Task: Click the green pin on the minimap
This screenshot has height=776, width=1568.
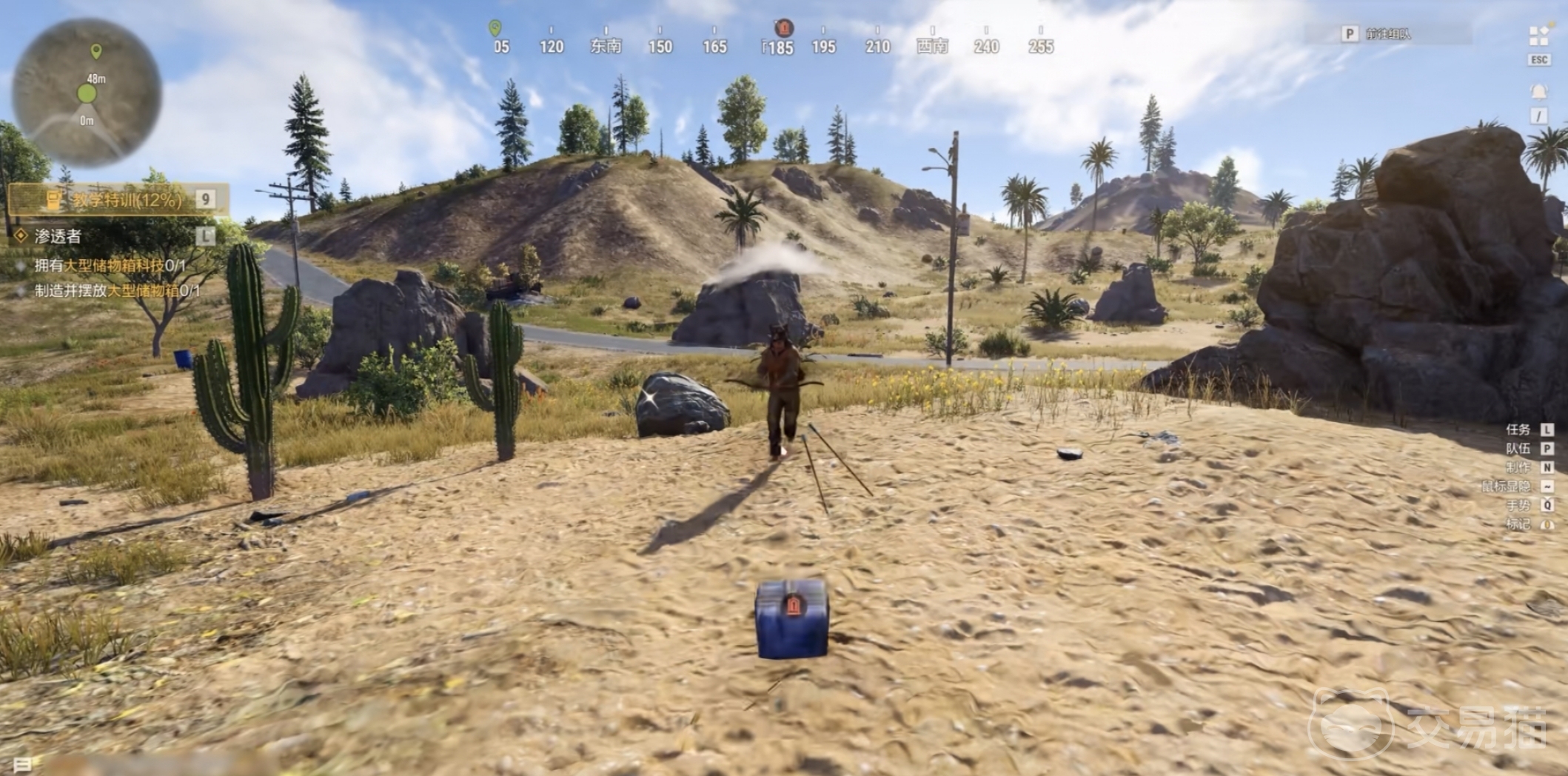Action: coord(96,51)
